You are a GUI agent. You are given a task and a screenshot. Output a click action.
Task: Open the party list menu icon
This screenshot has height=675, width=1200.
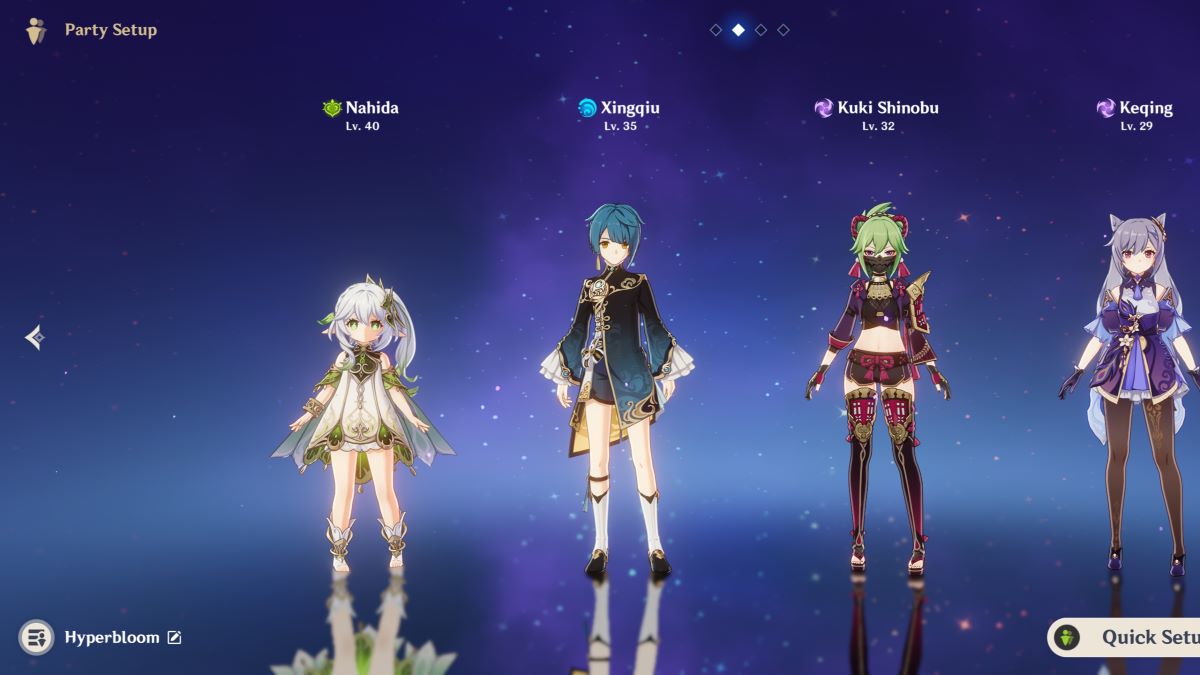[36, 637]
